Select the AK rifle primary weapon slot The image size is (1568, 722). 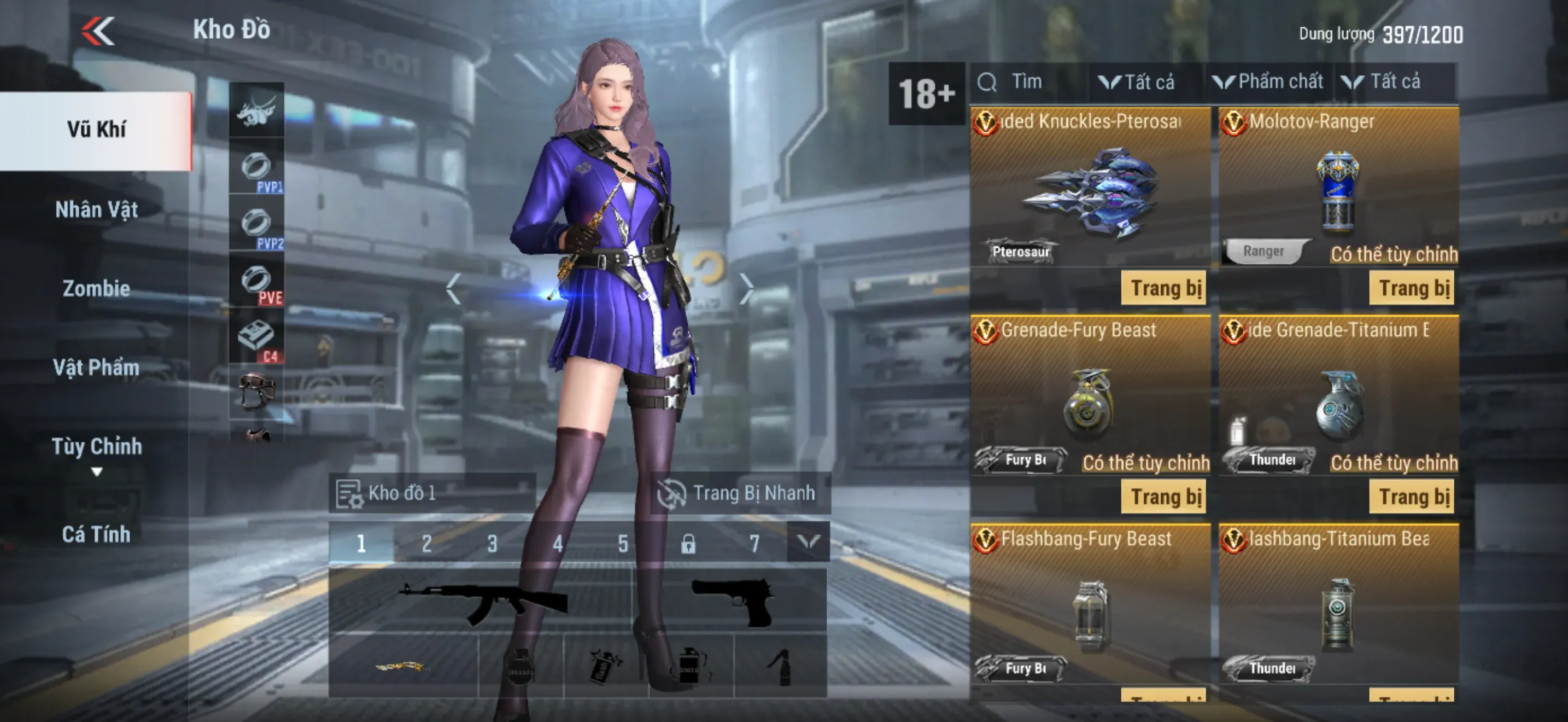click(x=481, y=602)
